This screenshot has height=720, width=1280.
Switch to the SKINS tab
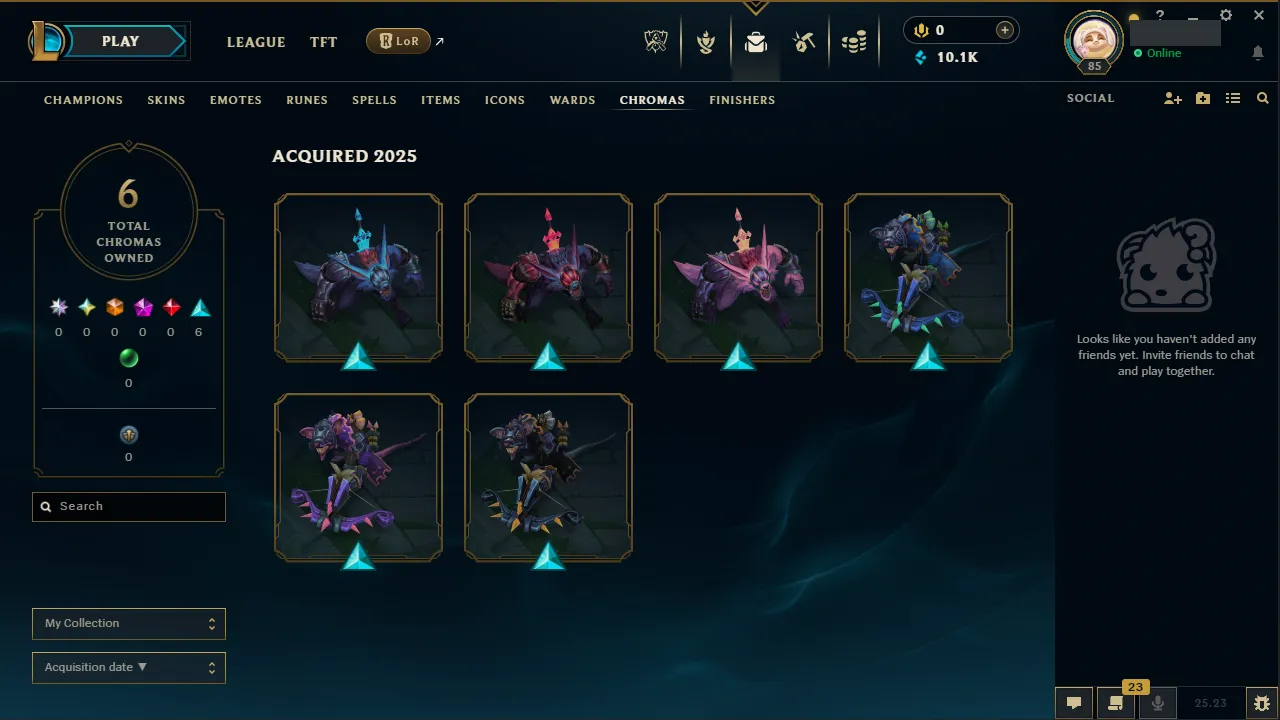166,100
